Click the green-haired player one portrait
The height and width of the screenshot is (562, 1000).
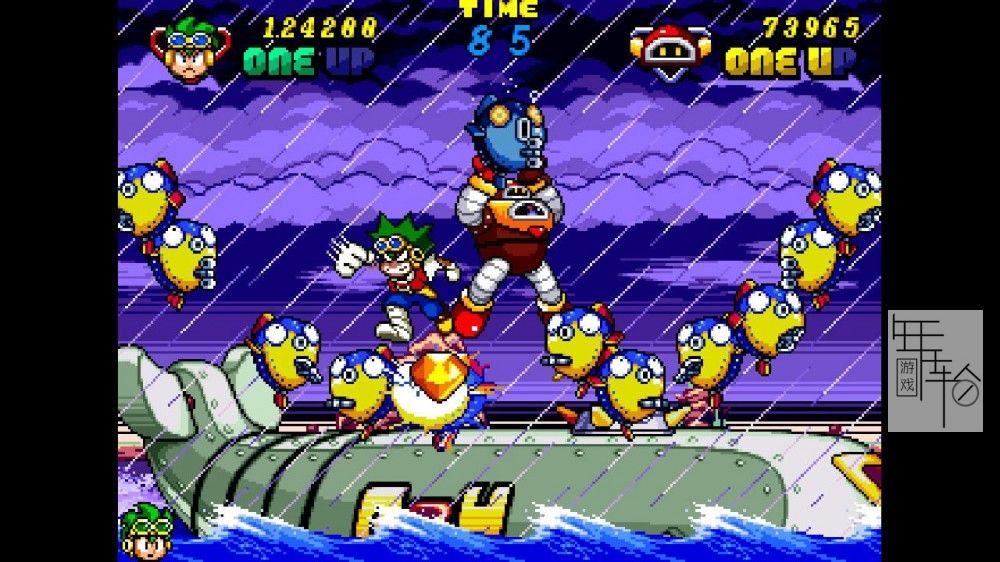click(188, 50)
